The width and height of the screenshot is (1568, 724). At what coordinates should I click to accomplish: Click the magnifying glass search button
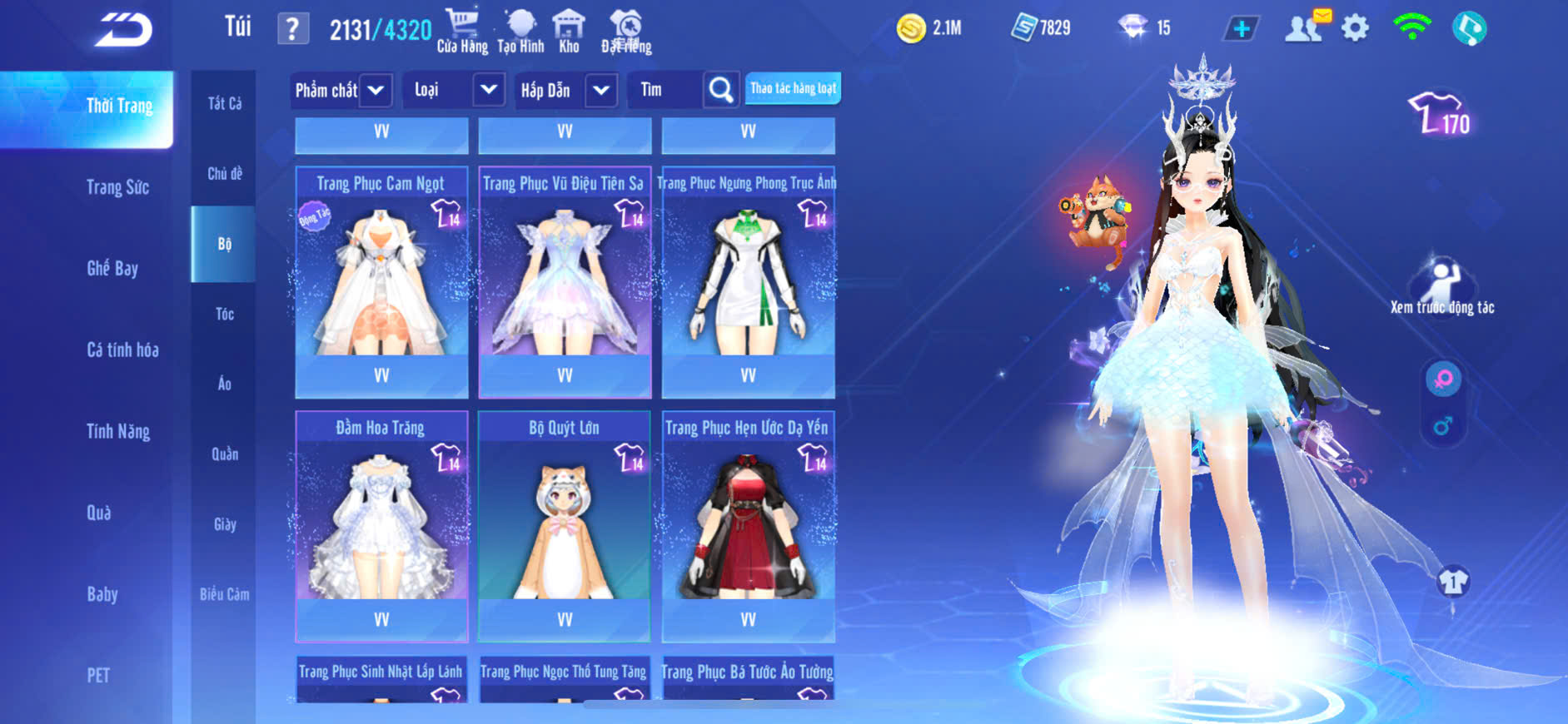click(x=721, y=90)
